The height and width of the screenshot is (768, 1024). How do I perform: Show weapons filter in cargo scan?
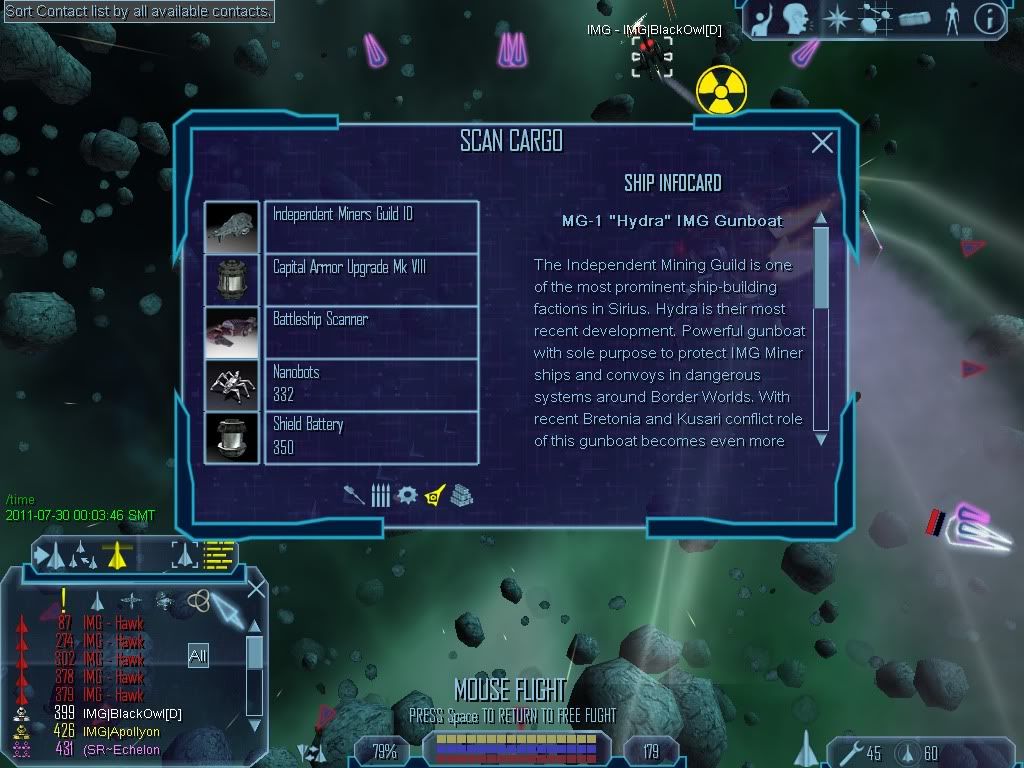pos(354,495)
